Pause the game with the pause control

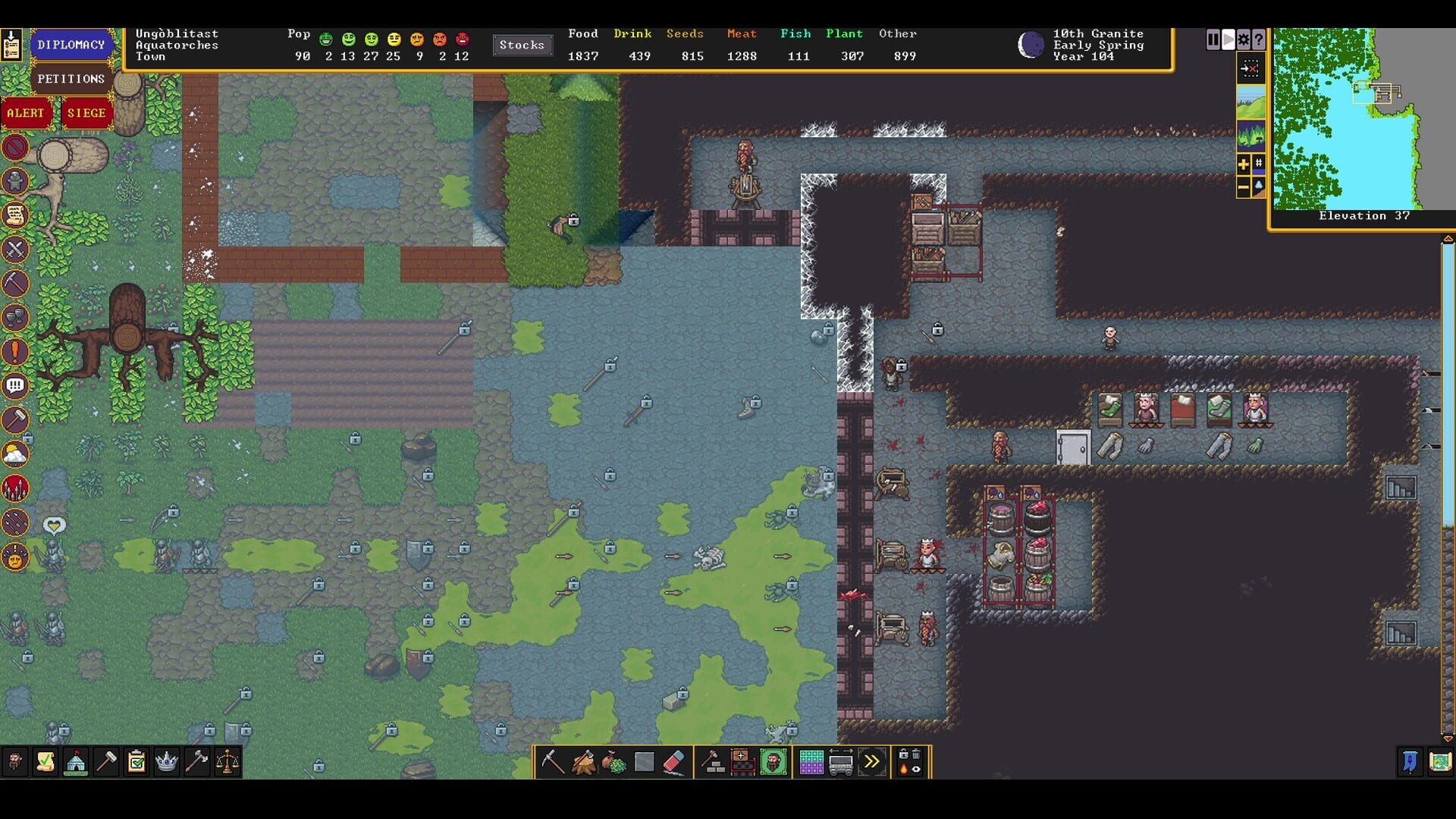click(x=1212, y=39)
